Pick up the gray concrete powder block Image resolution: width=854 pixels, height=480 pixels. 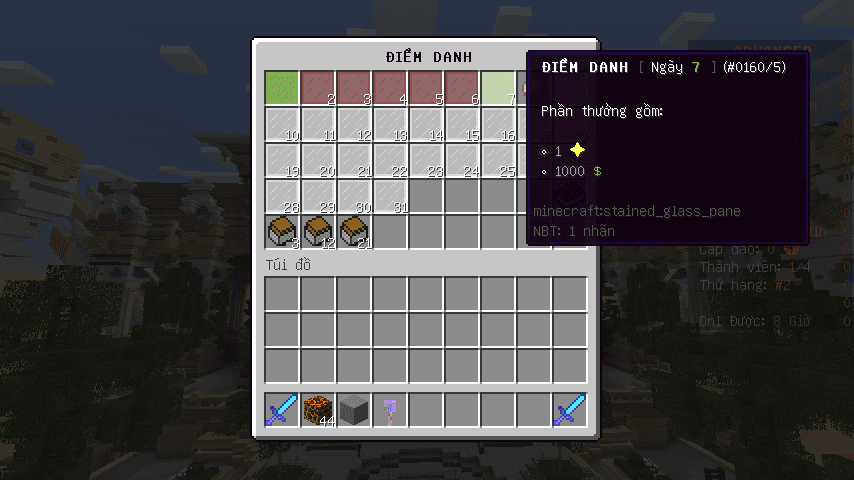pyautogui.click(x=354, y=410)
